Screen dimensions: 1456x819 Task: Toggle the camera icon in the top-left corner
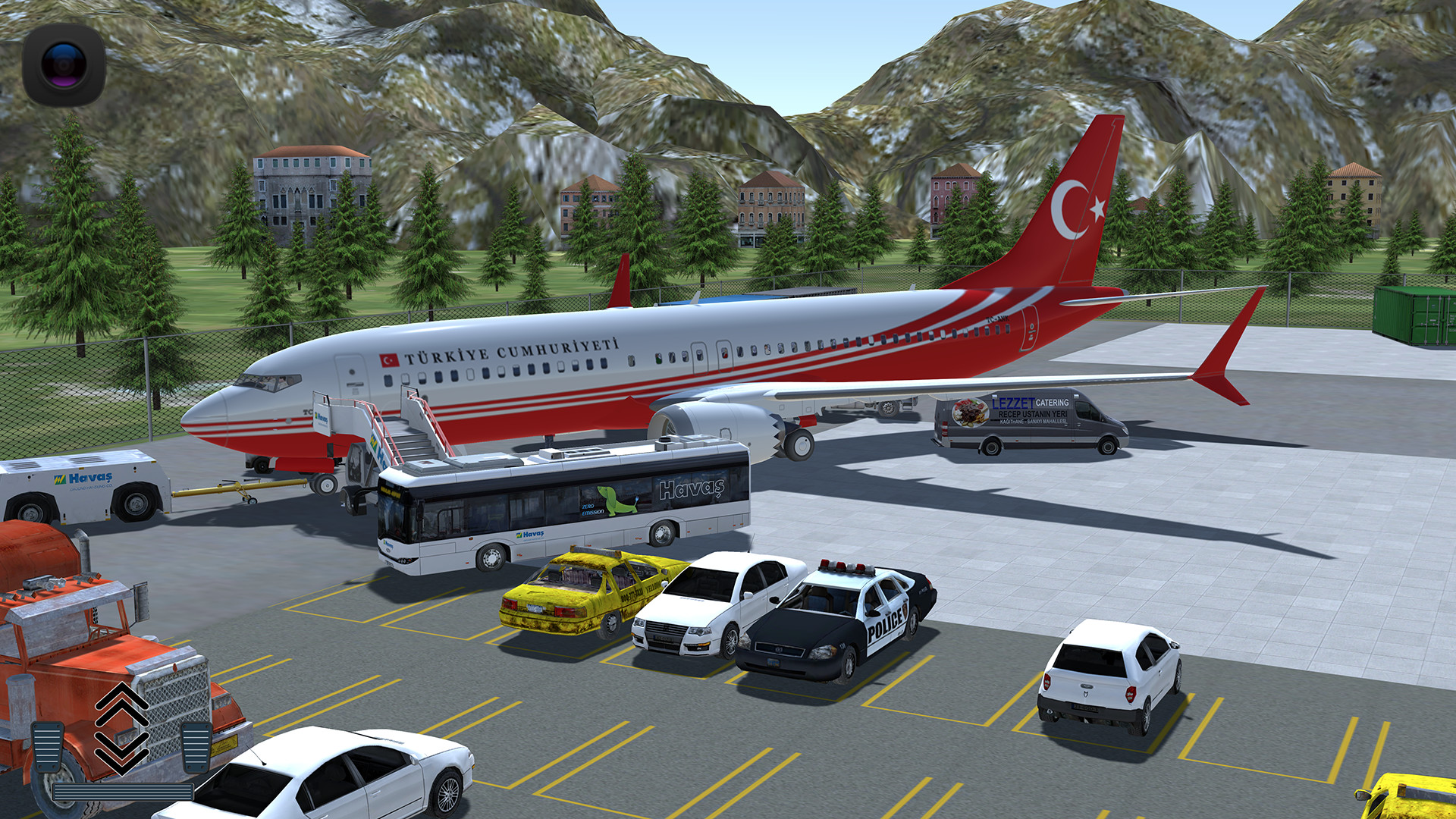(x=64, y=64)
